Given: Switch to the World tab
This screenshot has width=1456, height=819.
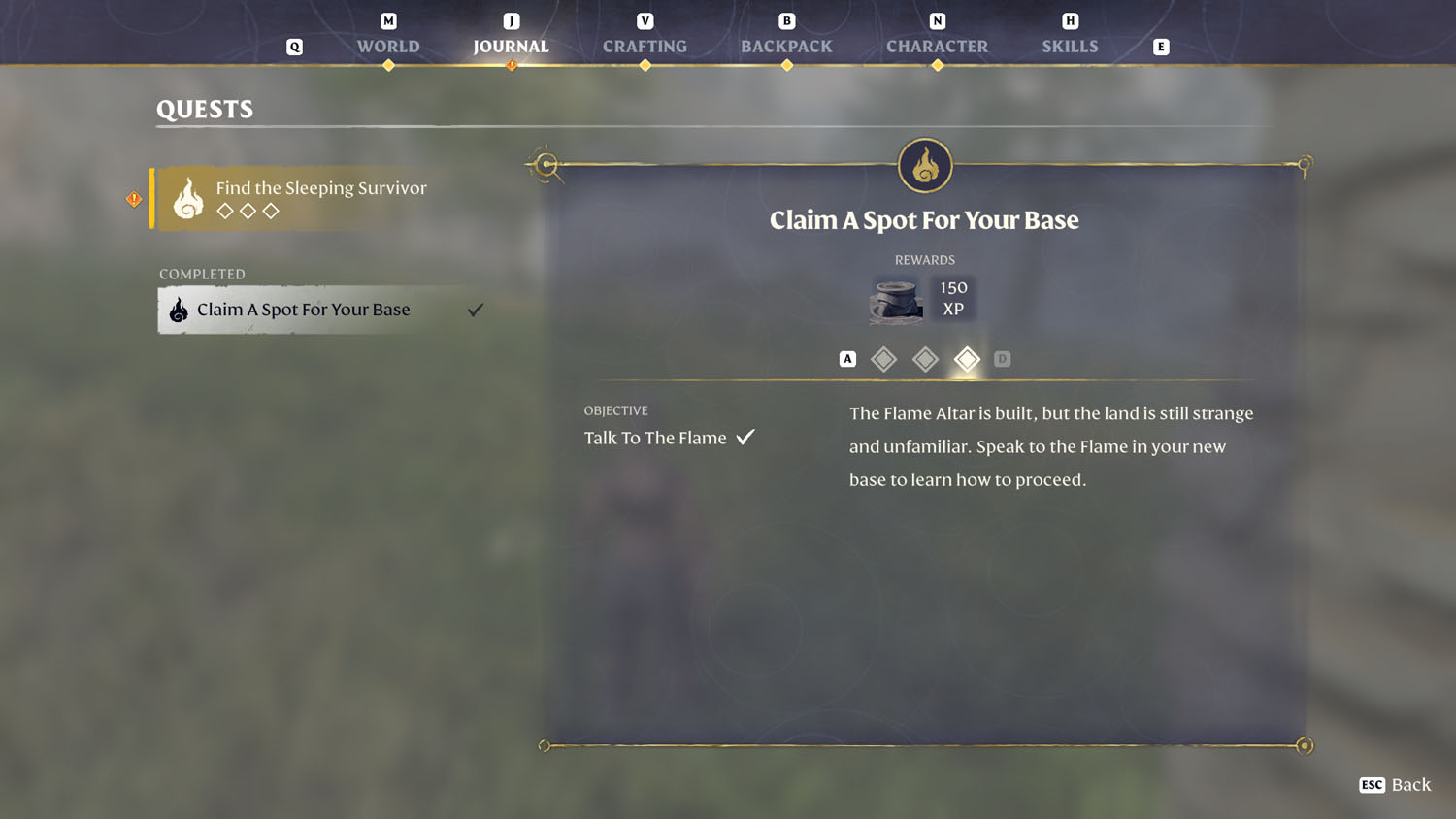Looking at the screenshot, I should (x=387, y=46).
